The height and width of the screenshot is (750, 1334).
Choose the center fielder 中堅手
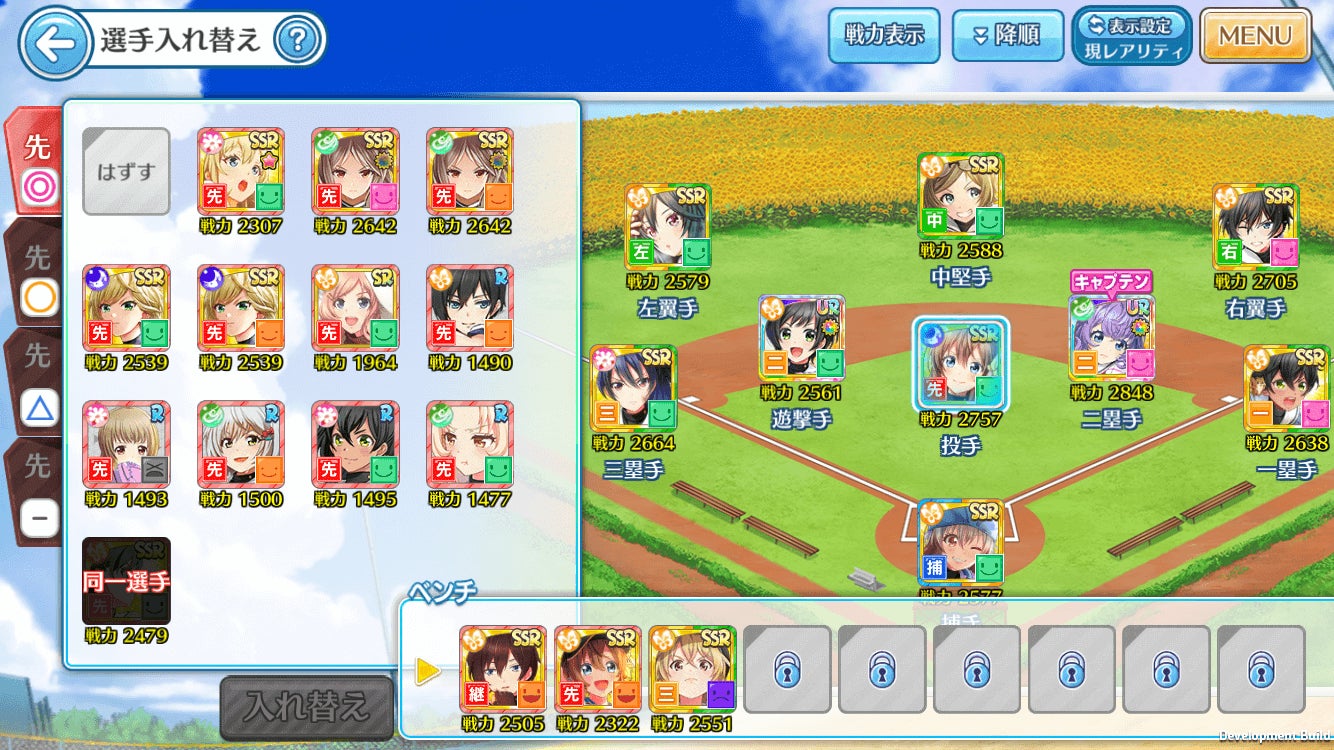pyautogui.click(x=960, y=196)
